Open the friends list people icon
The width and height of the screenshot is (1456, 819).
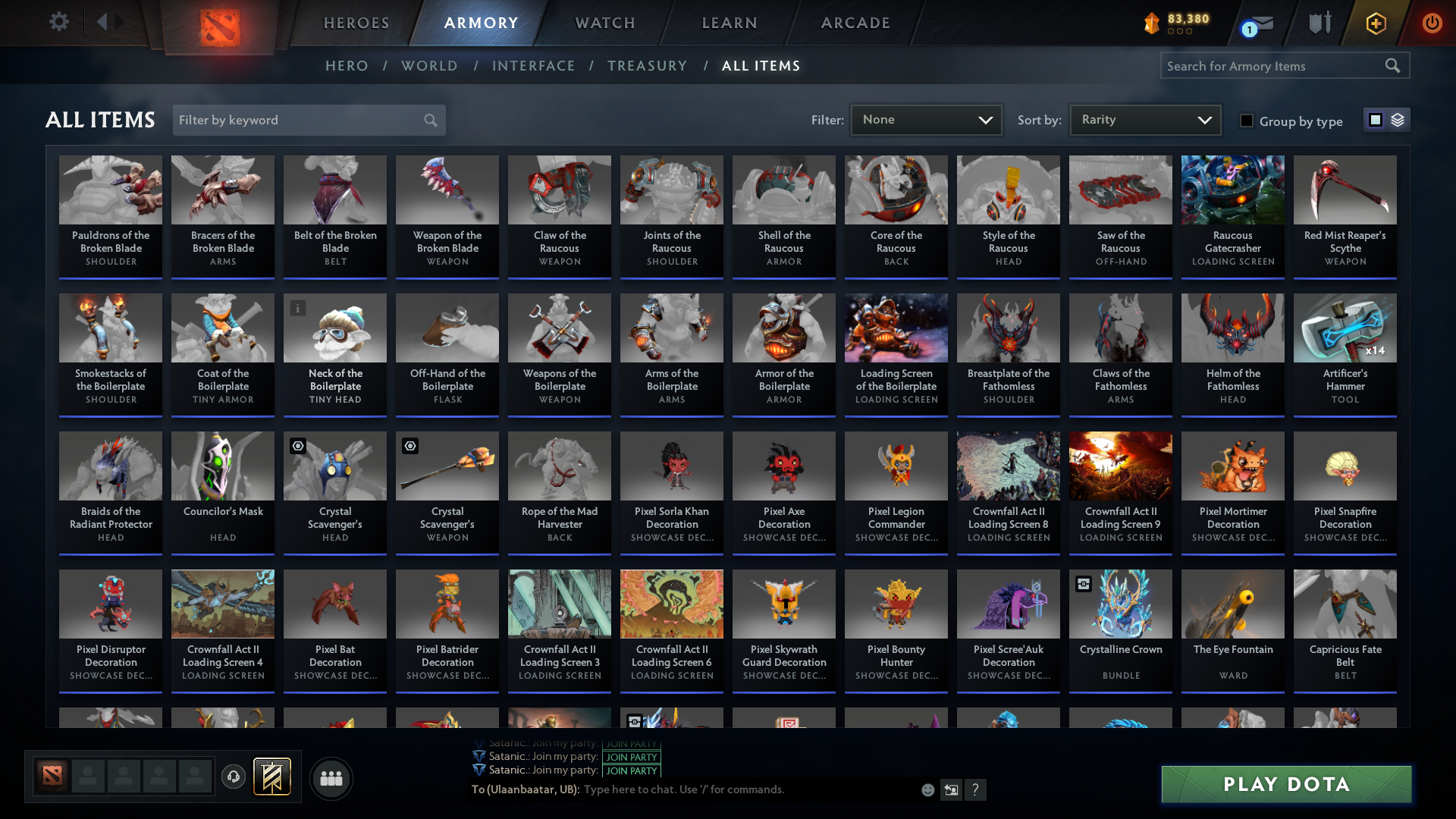pos(330,778)
